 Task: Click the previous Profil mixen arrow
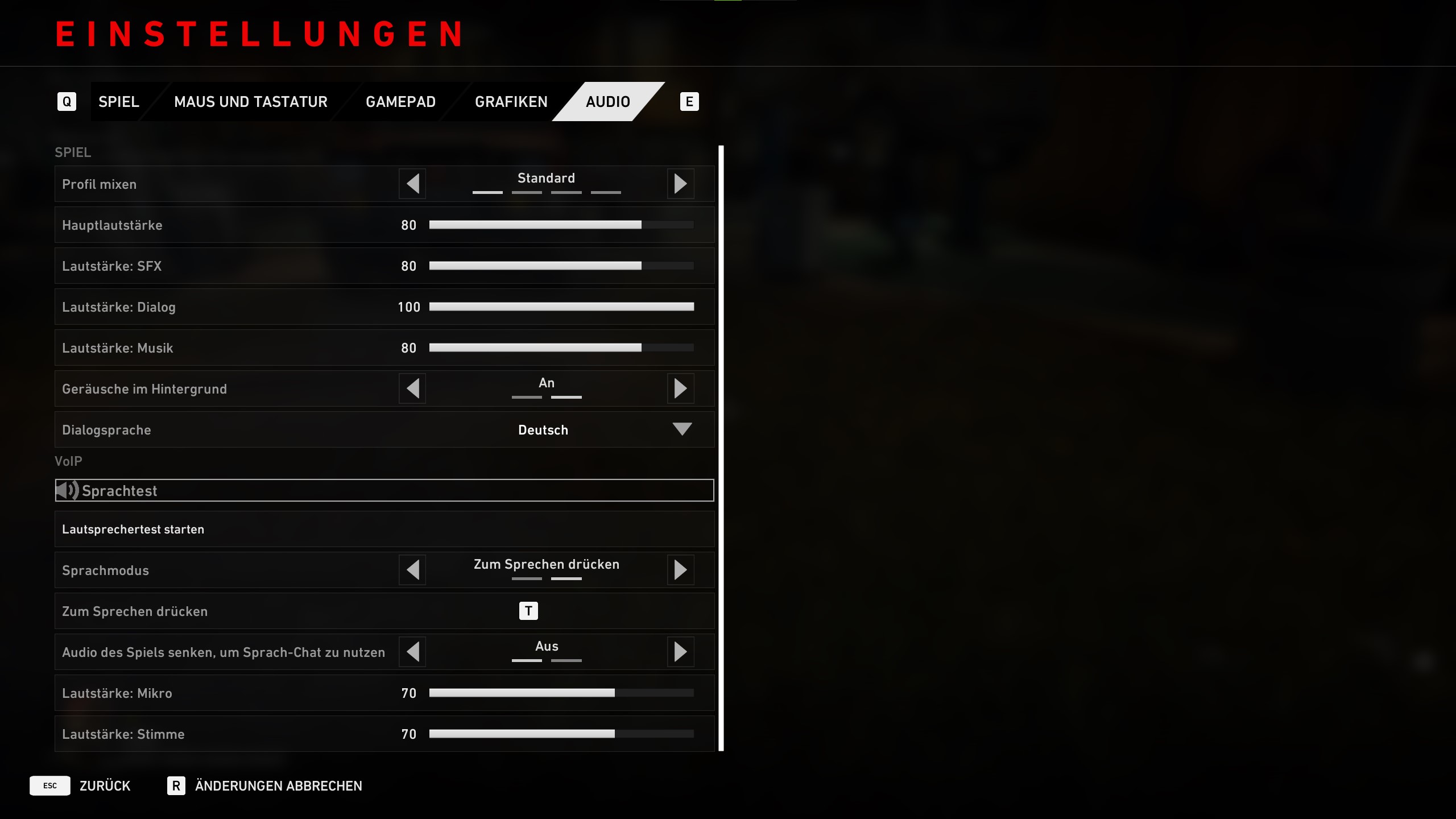click(413, 184)
